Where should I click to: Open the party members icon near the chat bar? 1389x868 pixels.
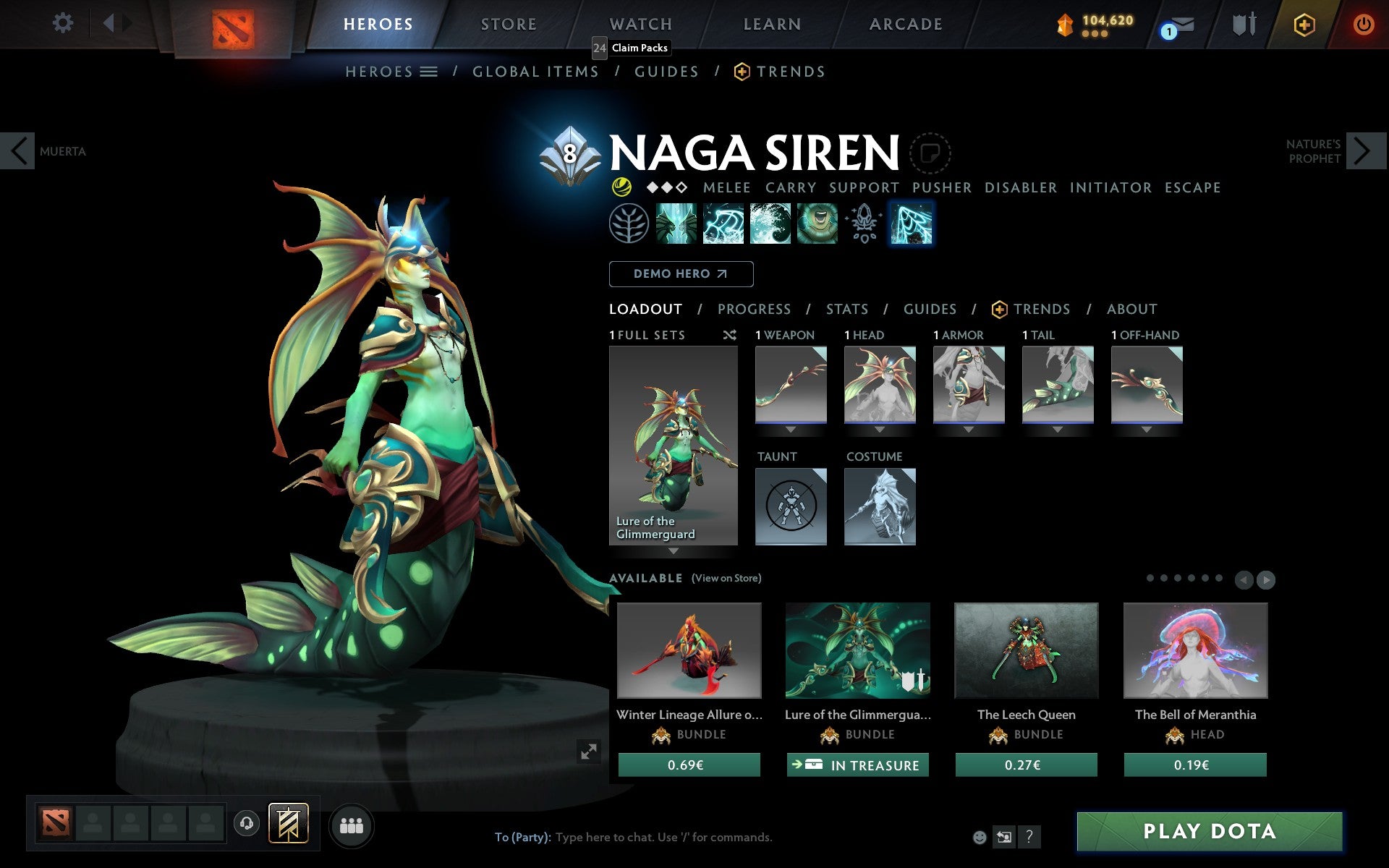pyautogui.click(x=352, y=824)
